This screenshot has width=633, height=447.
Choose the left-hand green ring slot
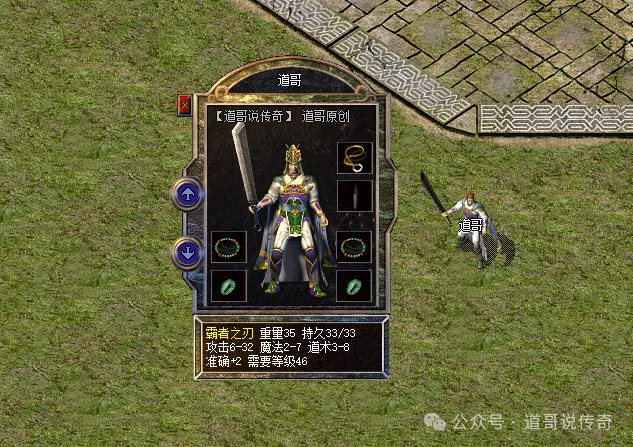coord(228,285)
